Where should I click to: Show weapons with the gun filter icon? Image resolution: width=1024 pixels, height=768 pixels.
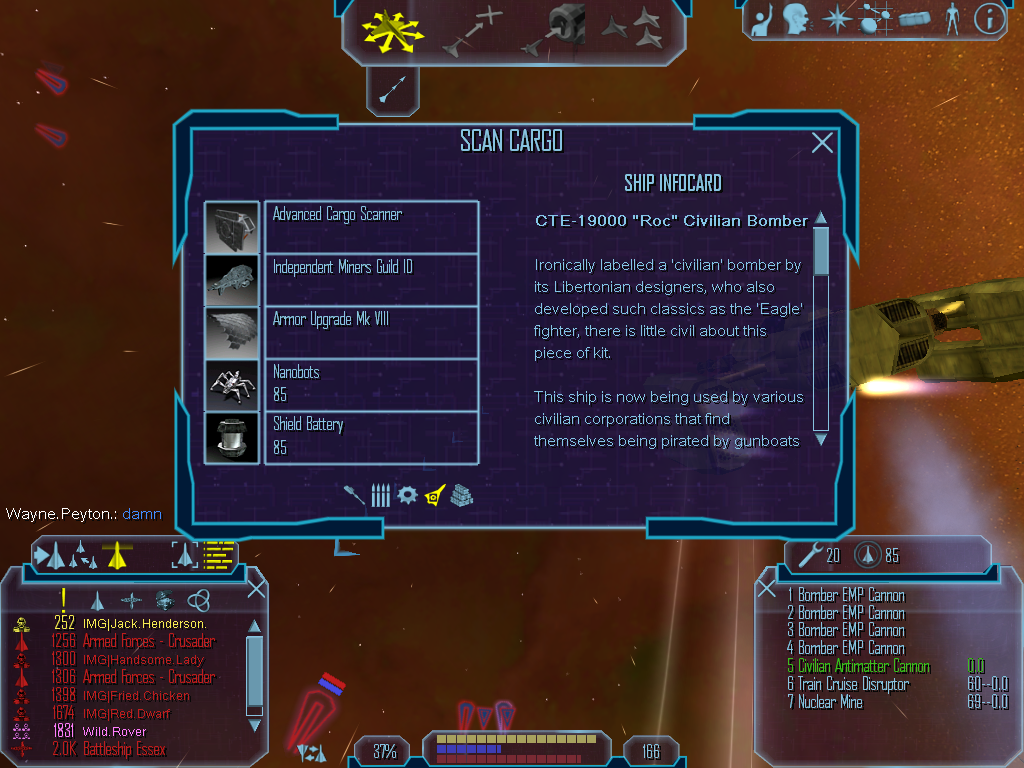click(x=357, y=495)
